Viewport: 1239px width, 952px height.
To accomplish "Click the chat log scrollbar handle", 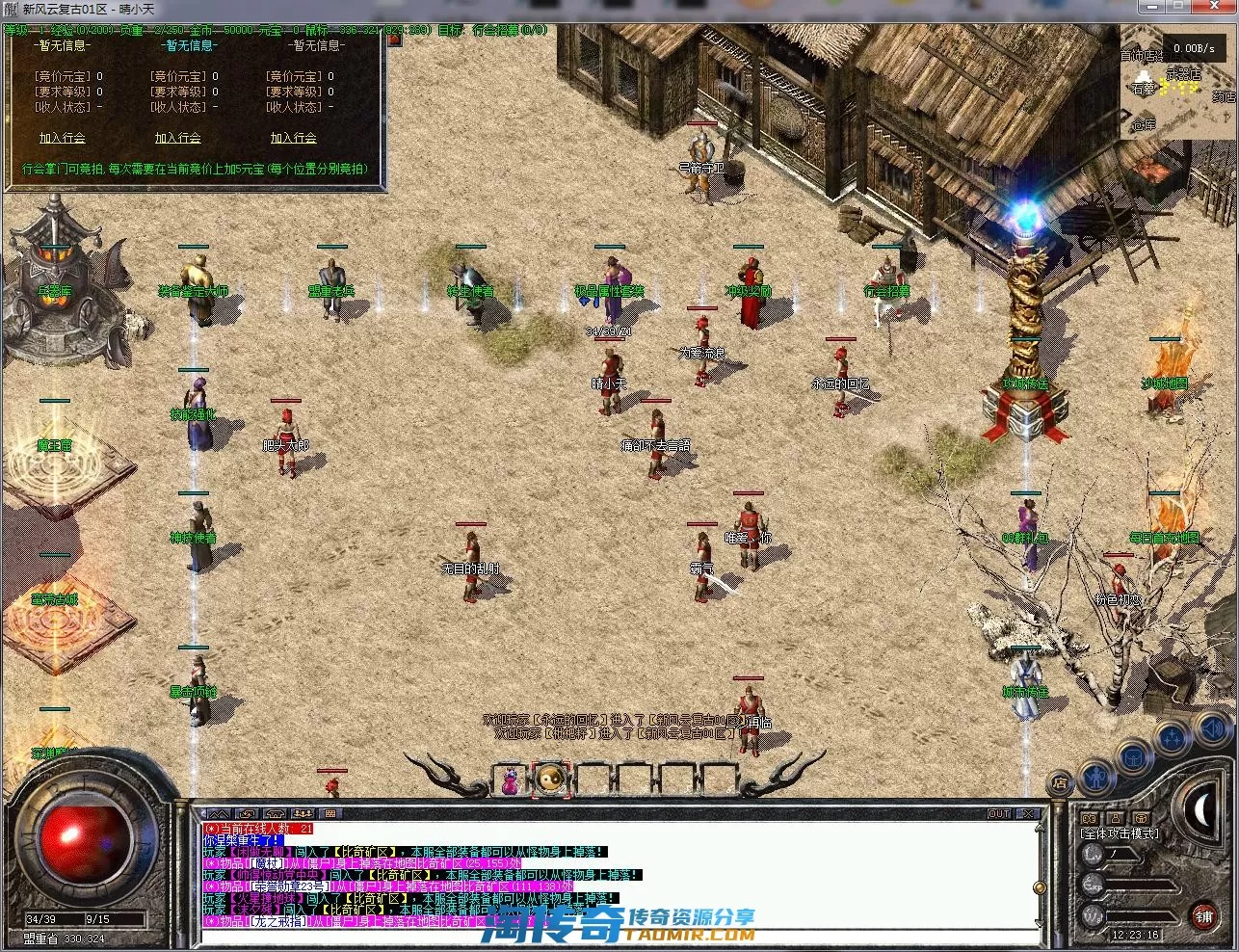I will tap(1039, 887).
